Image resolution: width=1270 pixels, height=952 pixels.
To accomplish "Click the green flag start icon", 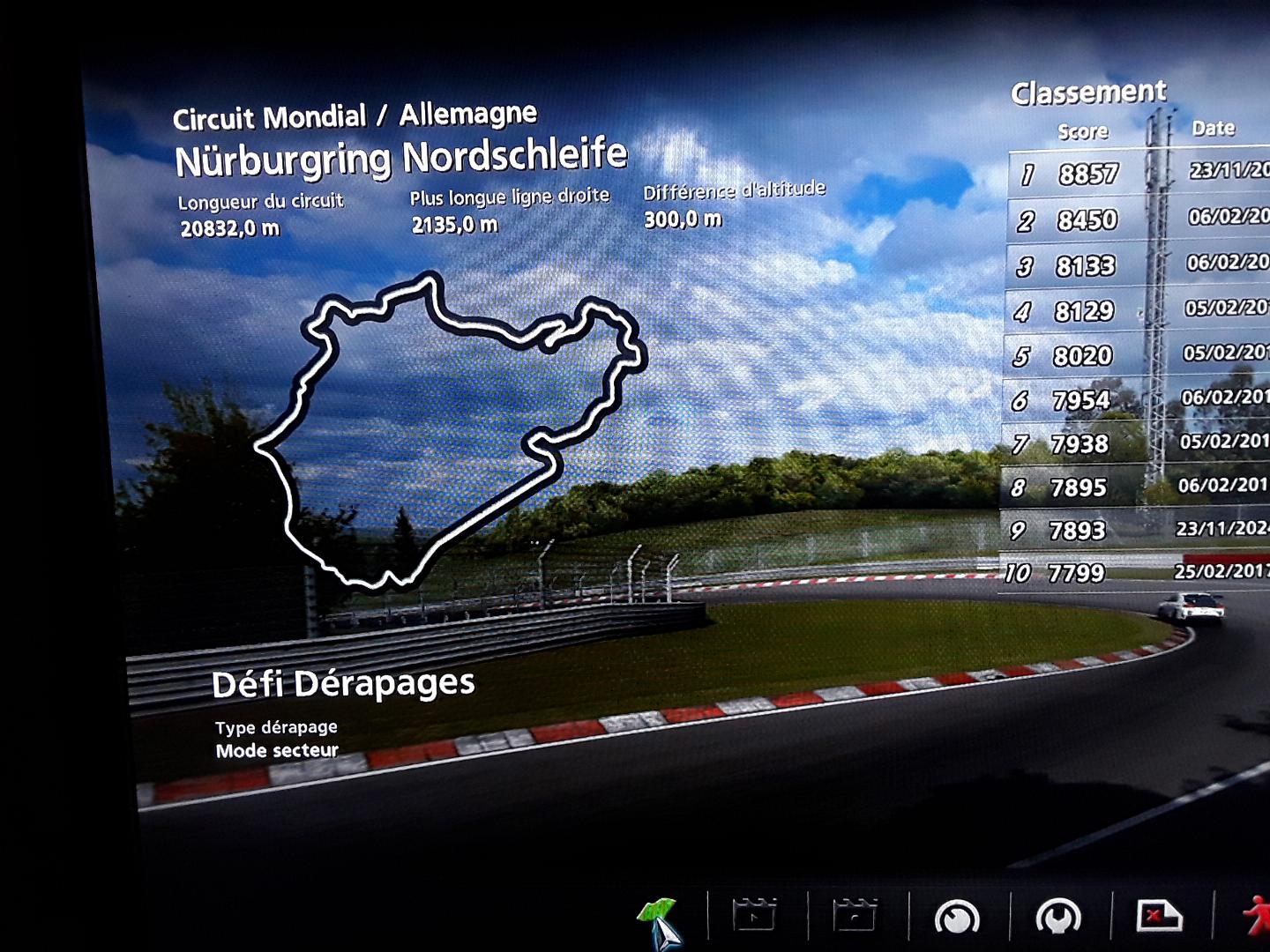I will click(657, 918).
